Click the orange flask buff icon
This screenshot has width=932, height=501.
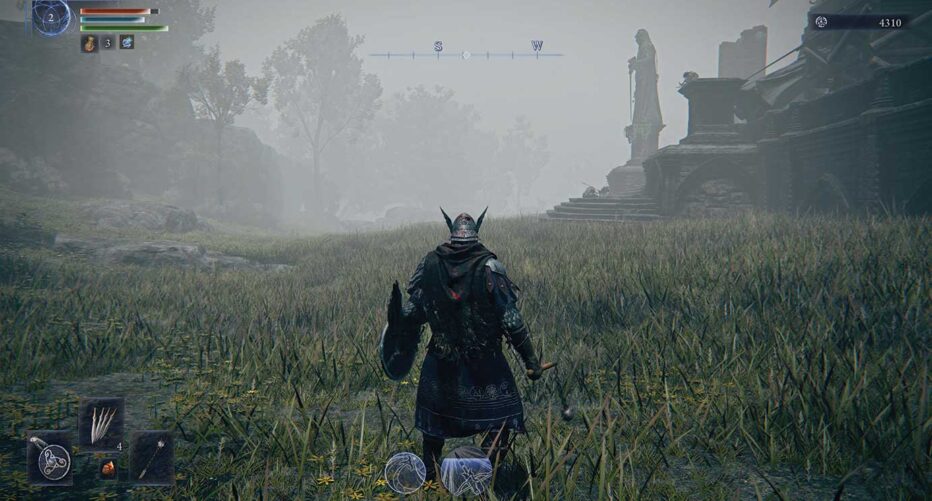click(88, 43)
